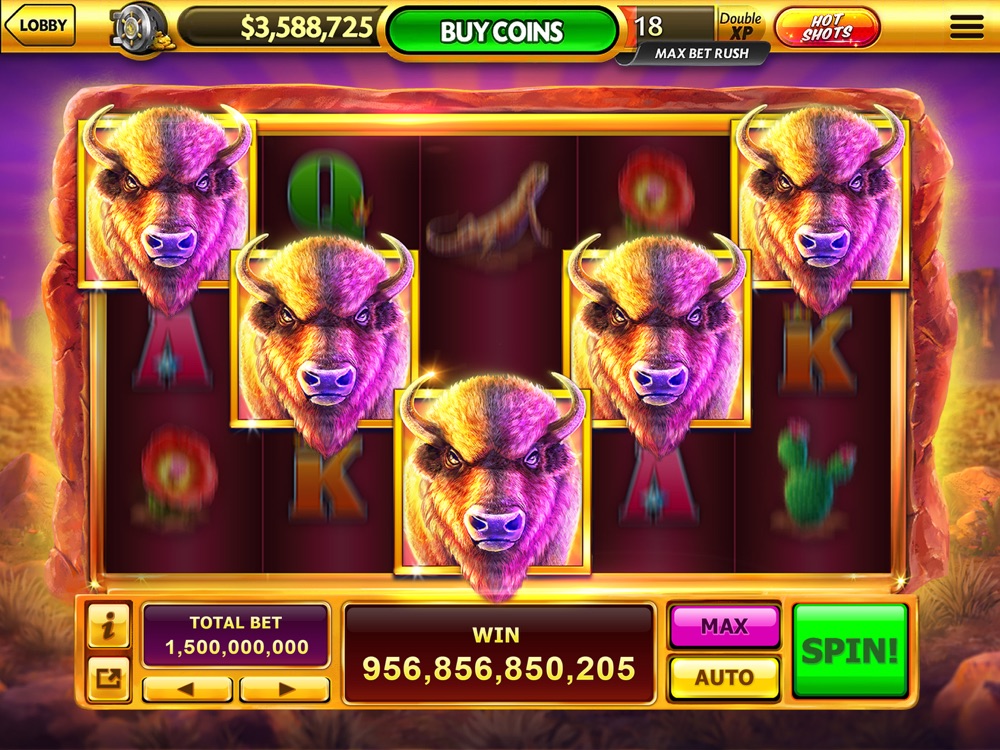Enable Auto spin mode
The image size is (1000, 750).
pos(724,677)
